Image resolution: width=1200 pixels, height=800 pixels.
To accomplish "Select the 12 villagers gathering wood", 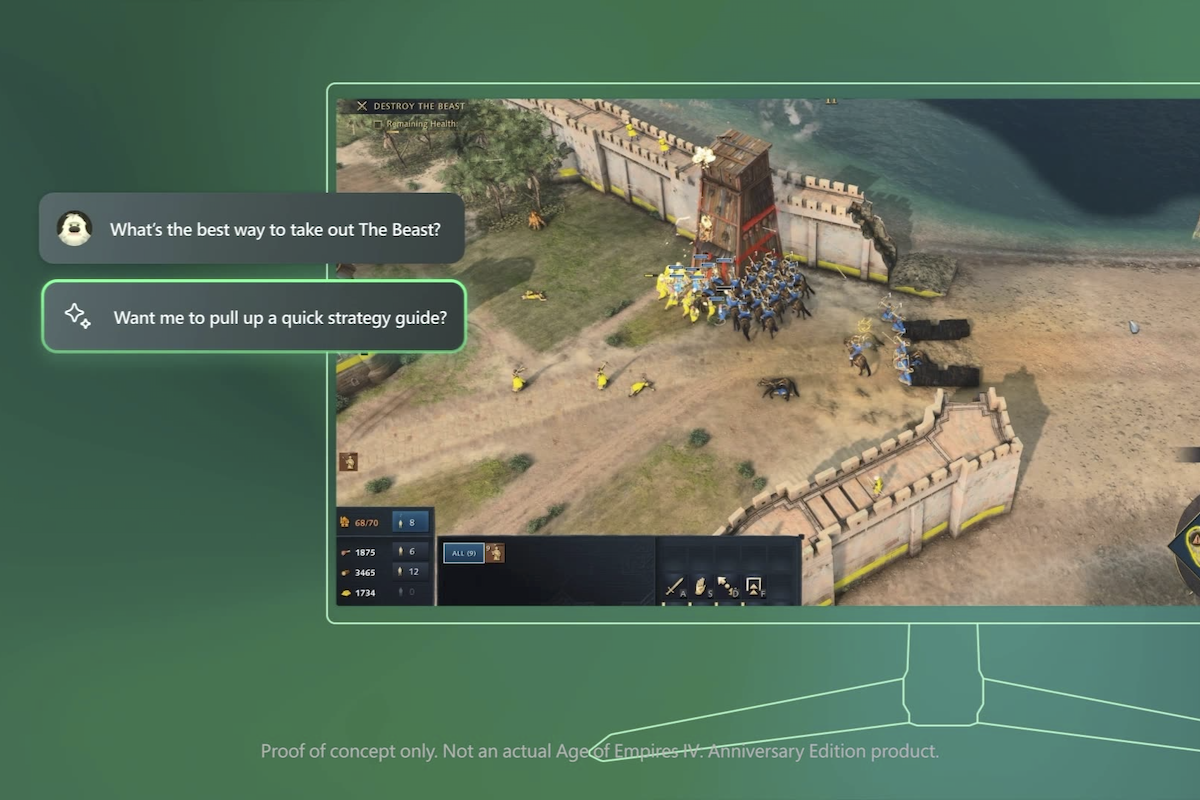I will pyautogui.click(x=410, y=572).
